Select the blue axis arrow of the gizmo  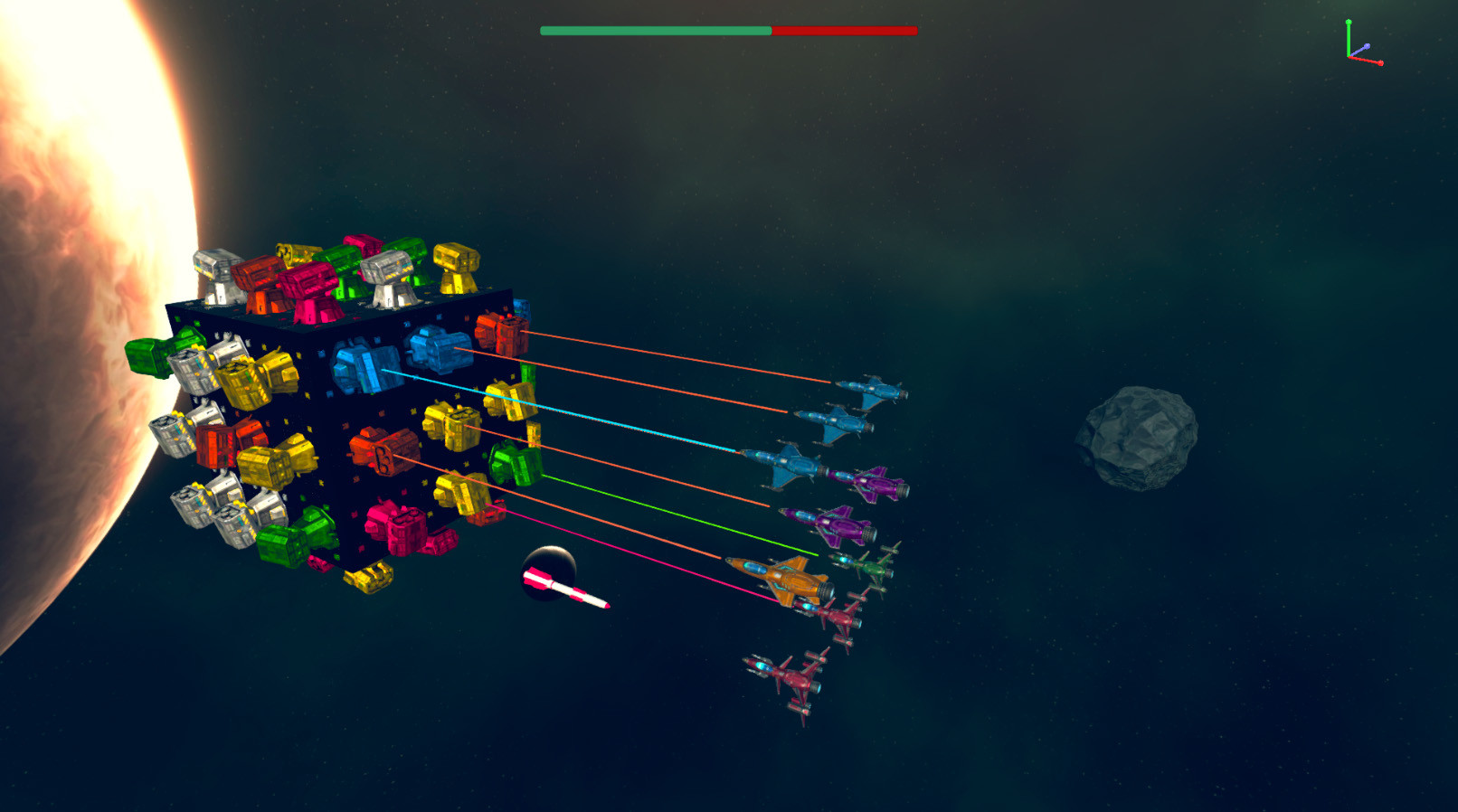pyautogui.click(x=1368, y=45)
